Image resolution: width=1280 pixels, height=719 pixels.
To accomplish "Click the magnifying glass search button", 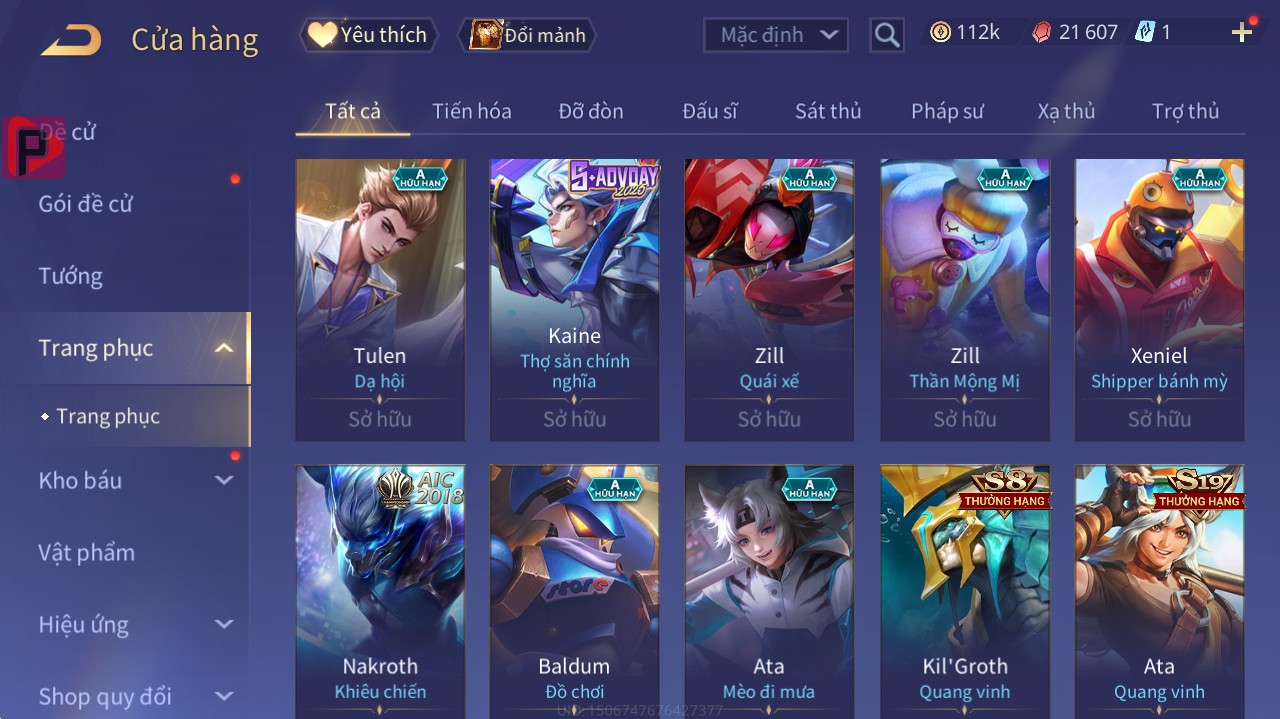I will tap(887, 35).
